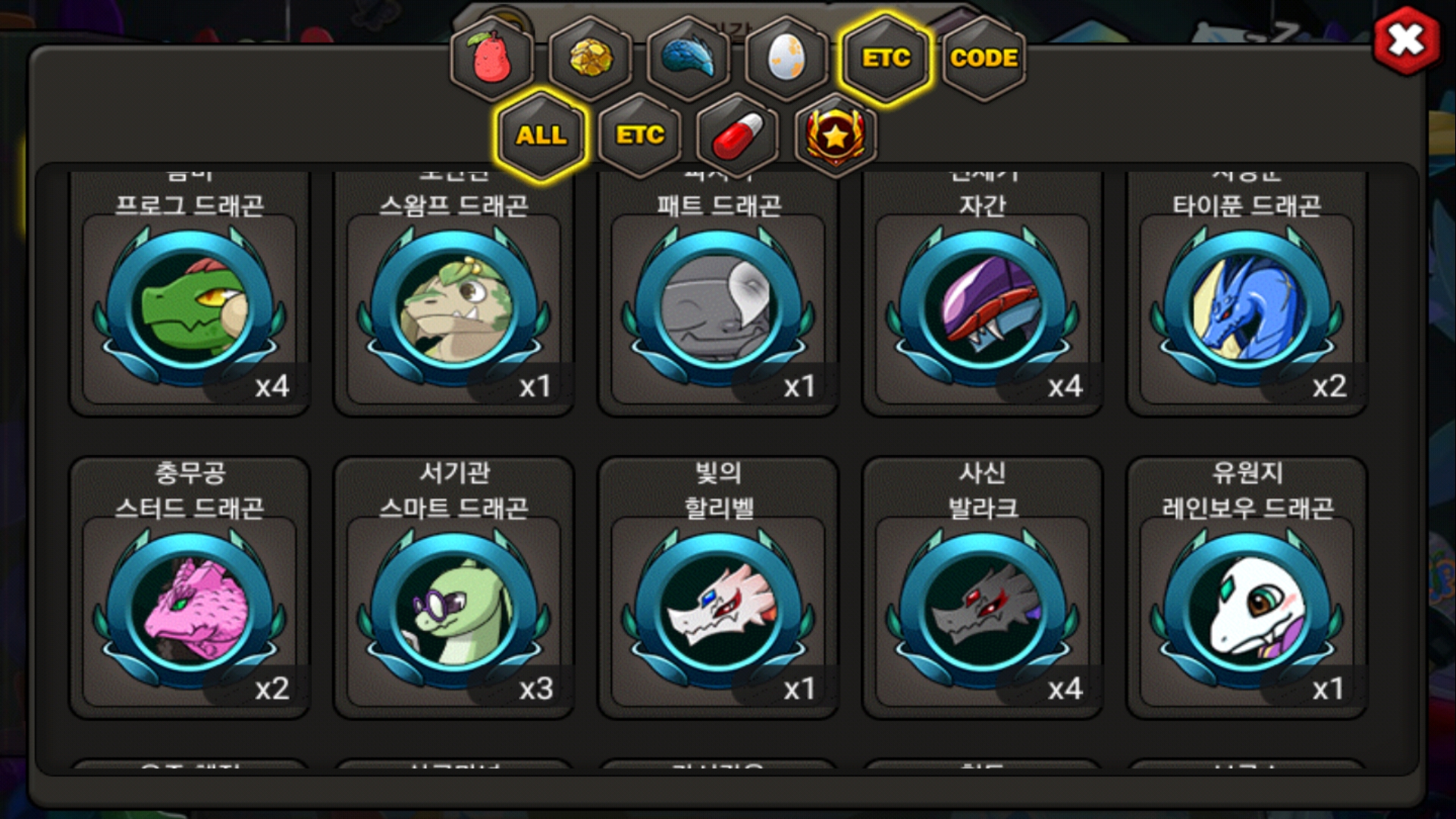1456x819 pixels.
Task: Switch to the fruit food tab
Action: pyautogui.click(x=492, y=58)
